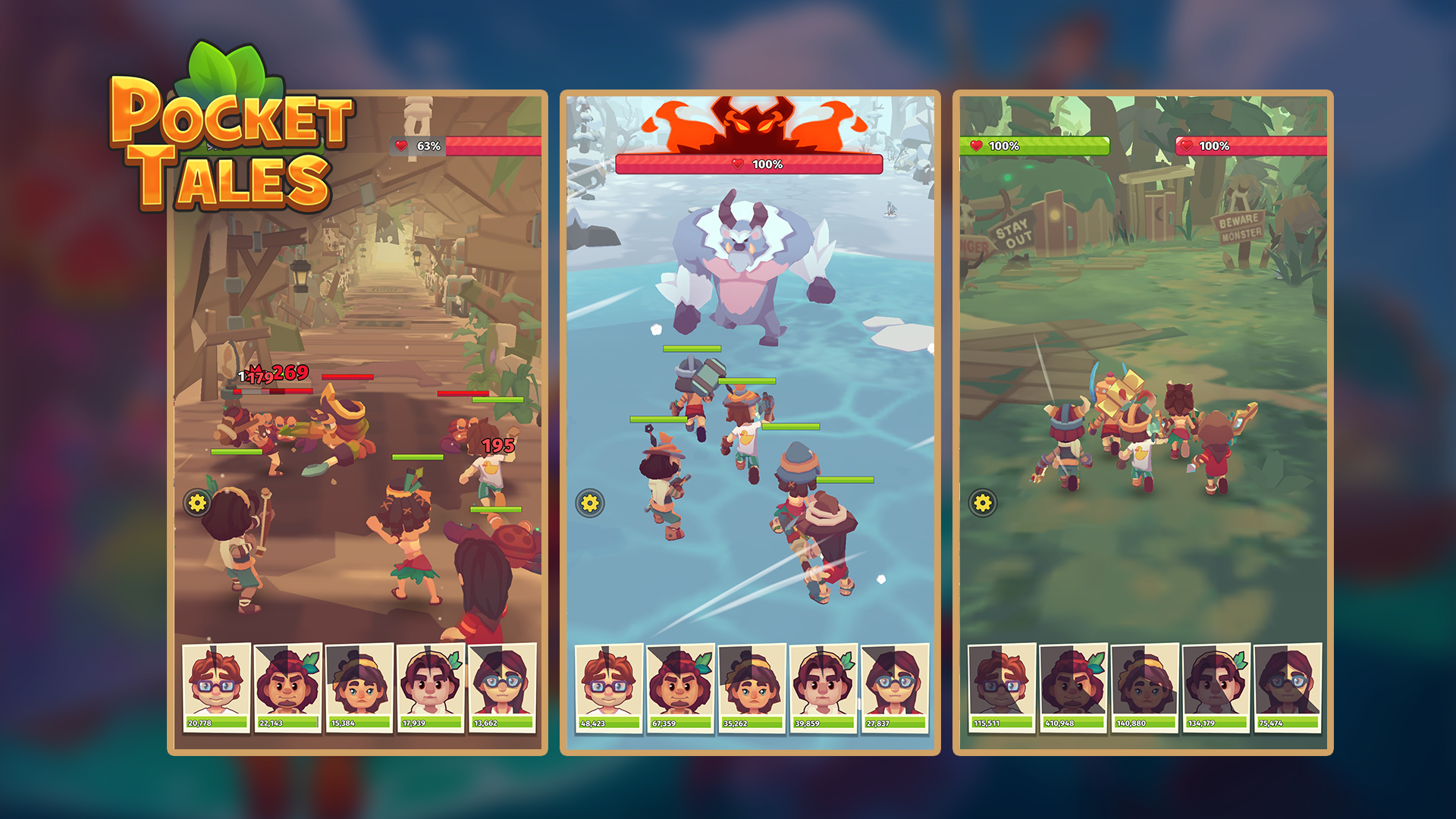Select the hero portrait with 20,778 health
Screen dimensions: 1456x819
click(217, 686)
